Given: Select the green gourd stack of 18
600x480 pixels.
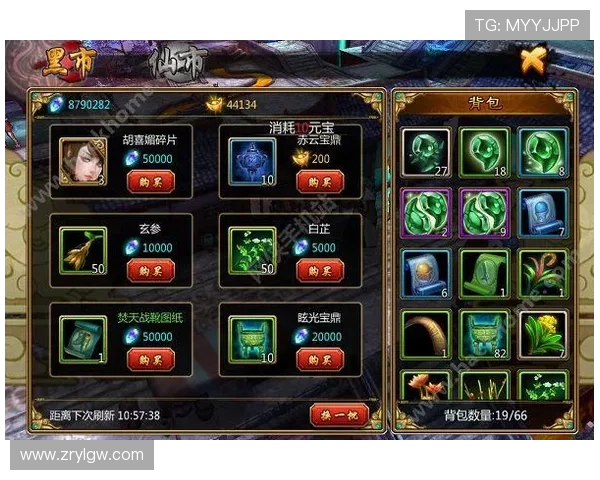Looking at the screenshot, I should [x=485, y=152].
